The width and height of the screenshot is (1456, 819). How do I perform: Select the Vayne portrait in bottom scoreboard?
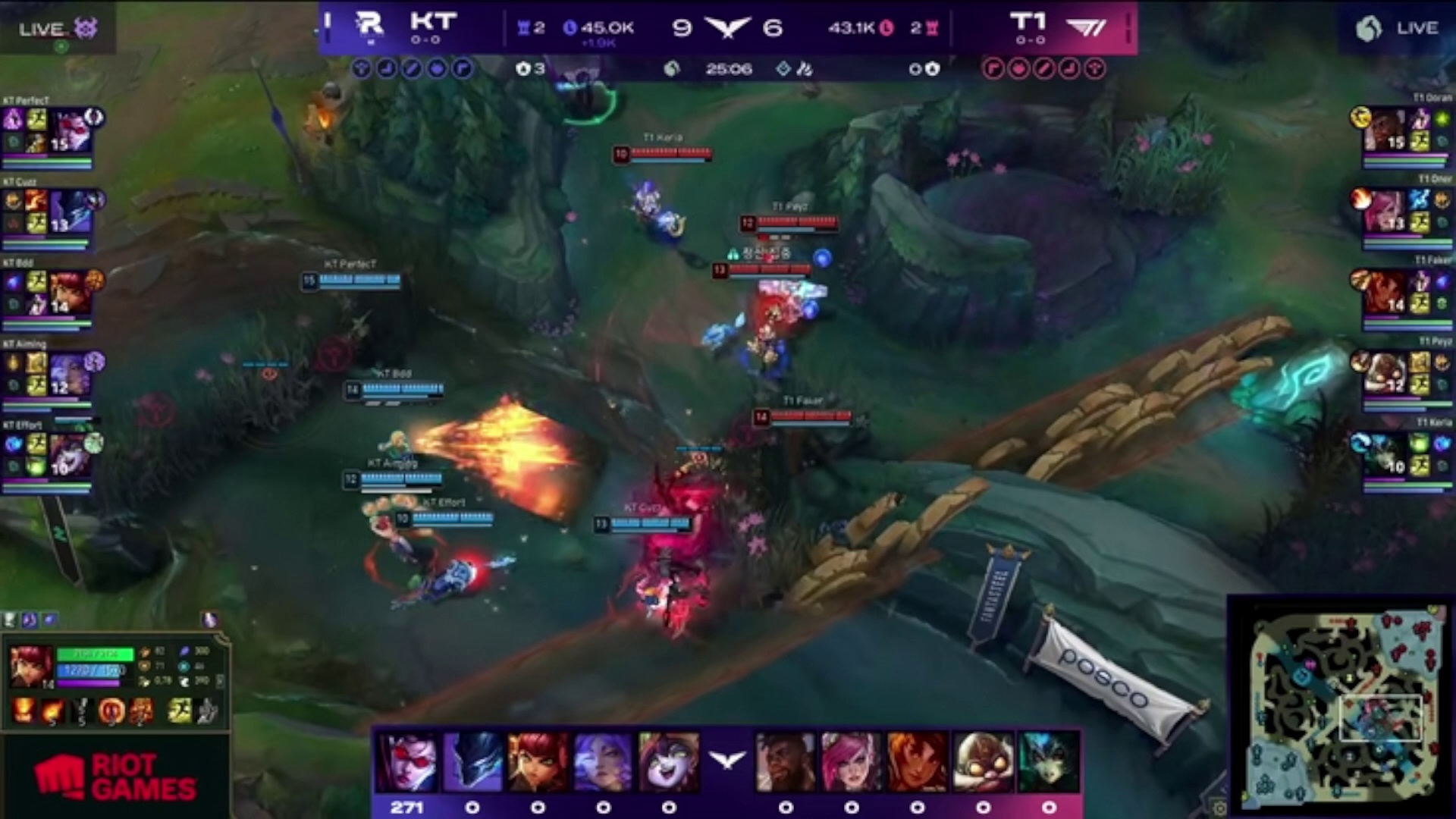click(409, 762)
